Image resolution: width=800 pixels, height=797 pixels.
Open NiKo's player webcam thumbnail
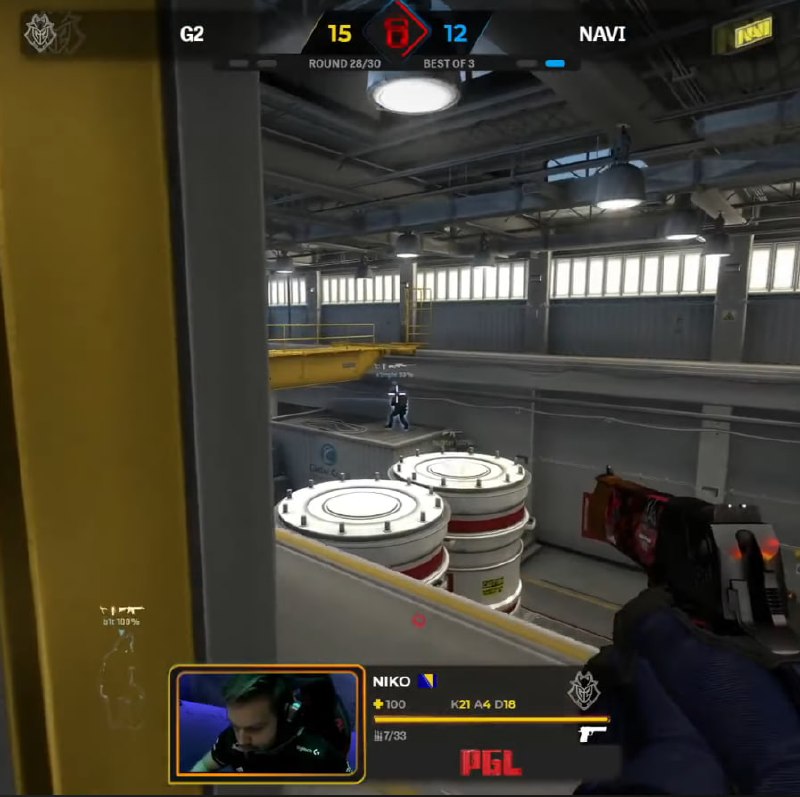pos(267,722)
